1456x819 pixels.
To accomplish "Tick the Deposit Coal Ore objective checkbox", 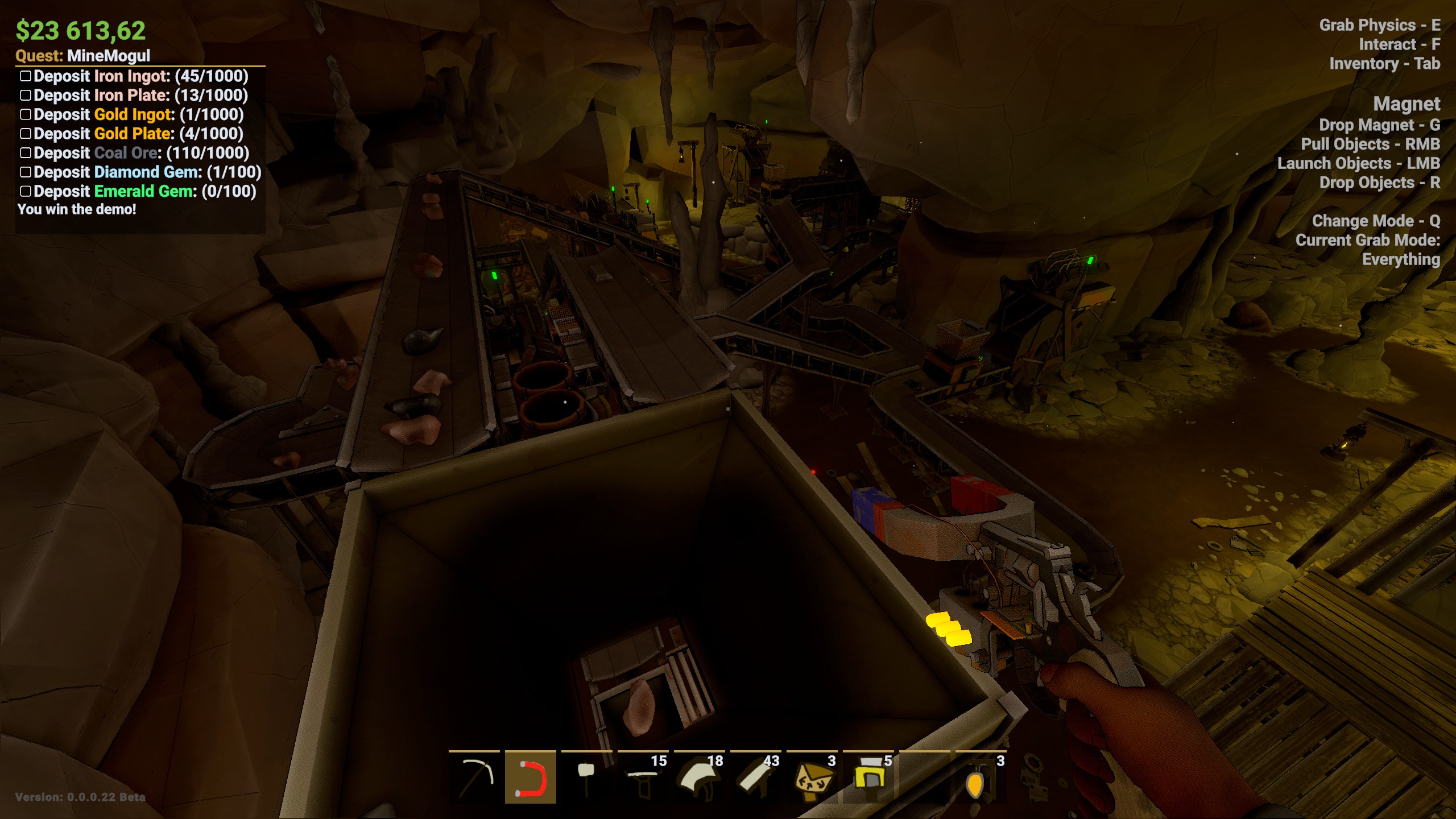I will pos(26,153).
